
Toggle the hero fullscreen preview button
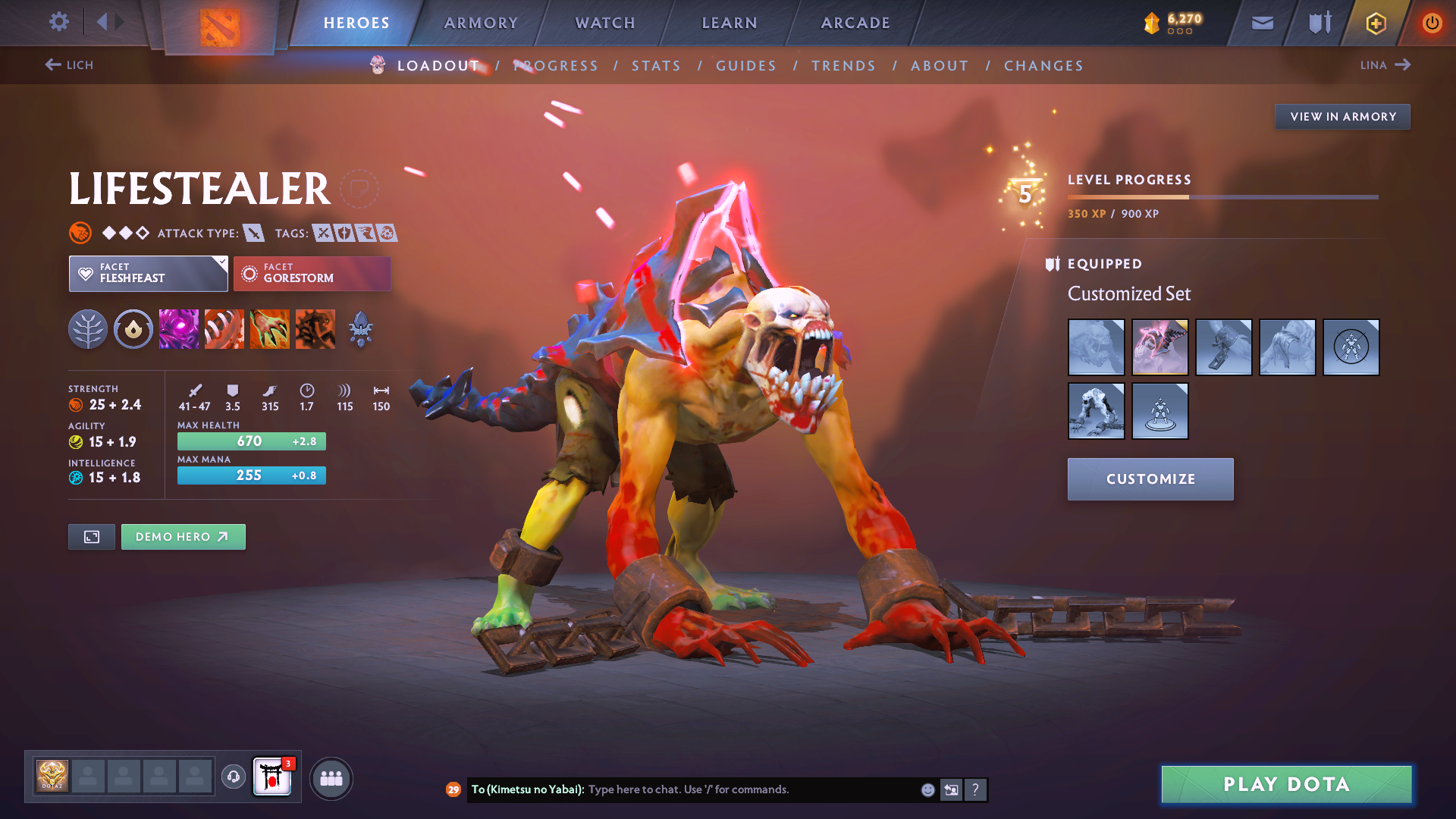(91, 536)
